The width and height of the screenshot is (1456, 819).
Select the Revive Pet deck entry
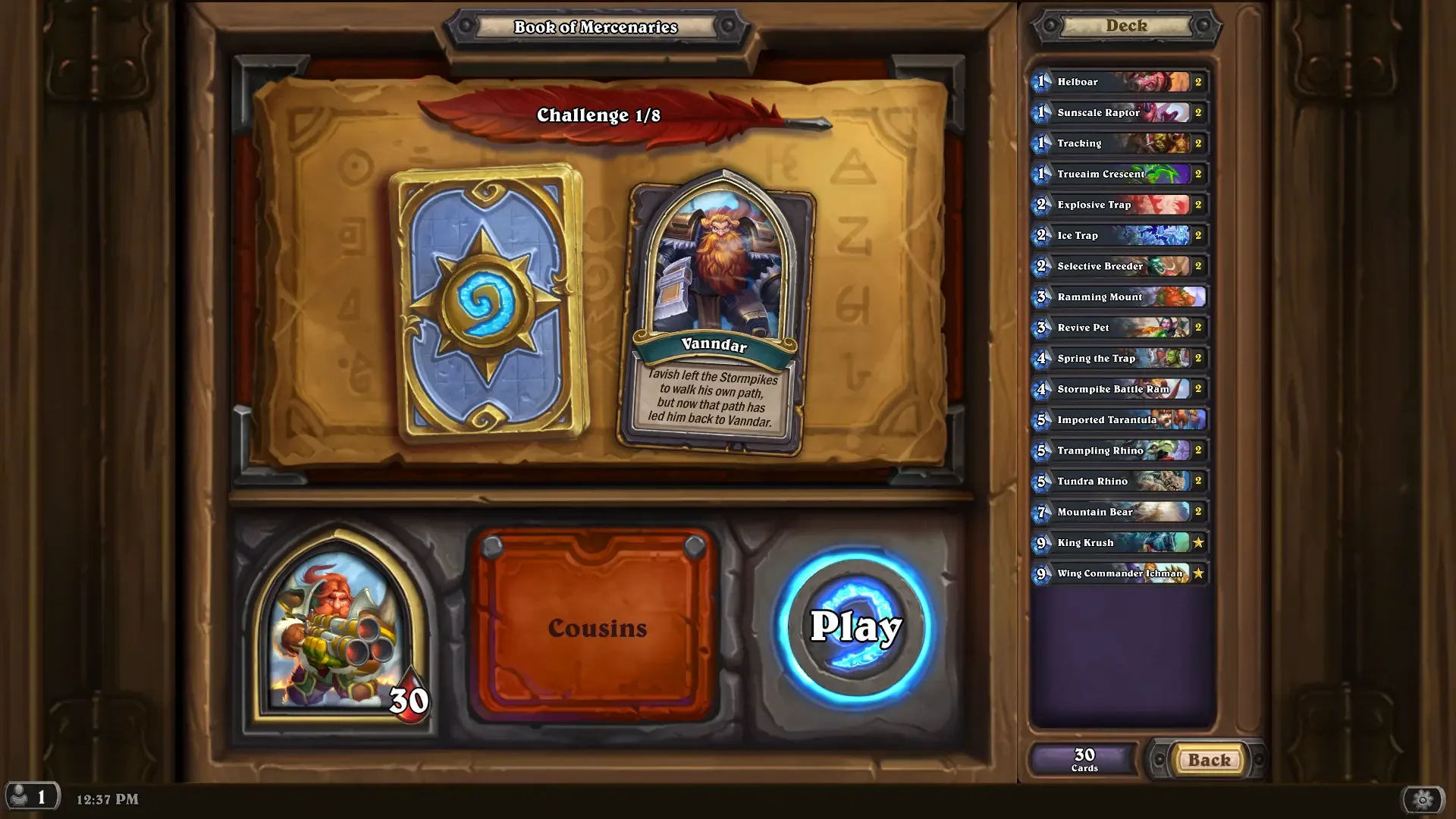(x=1115, y=327)
